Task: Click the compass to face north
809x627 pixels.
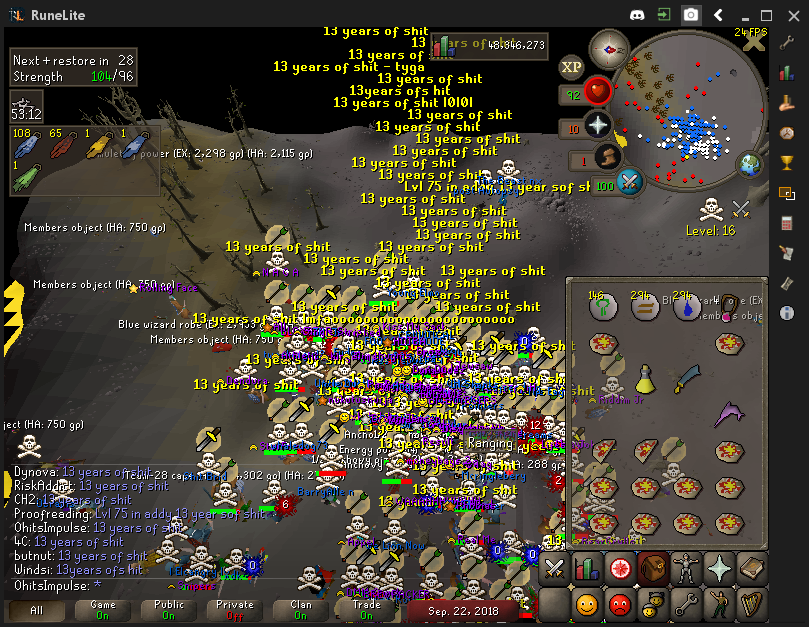Action: [x=608, y=50]
